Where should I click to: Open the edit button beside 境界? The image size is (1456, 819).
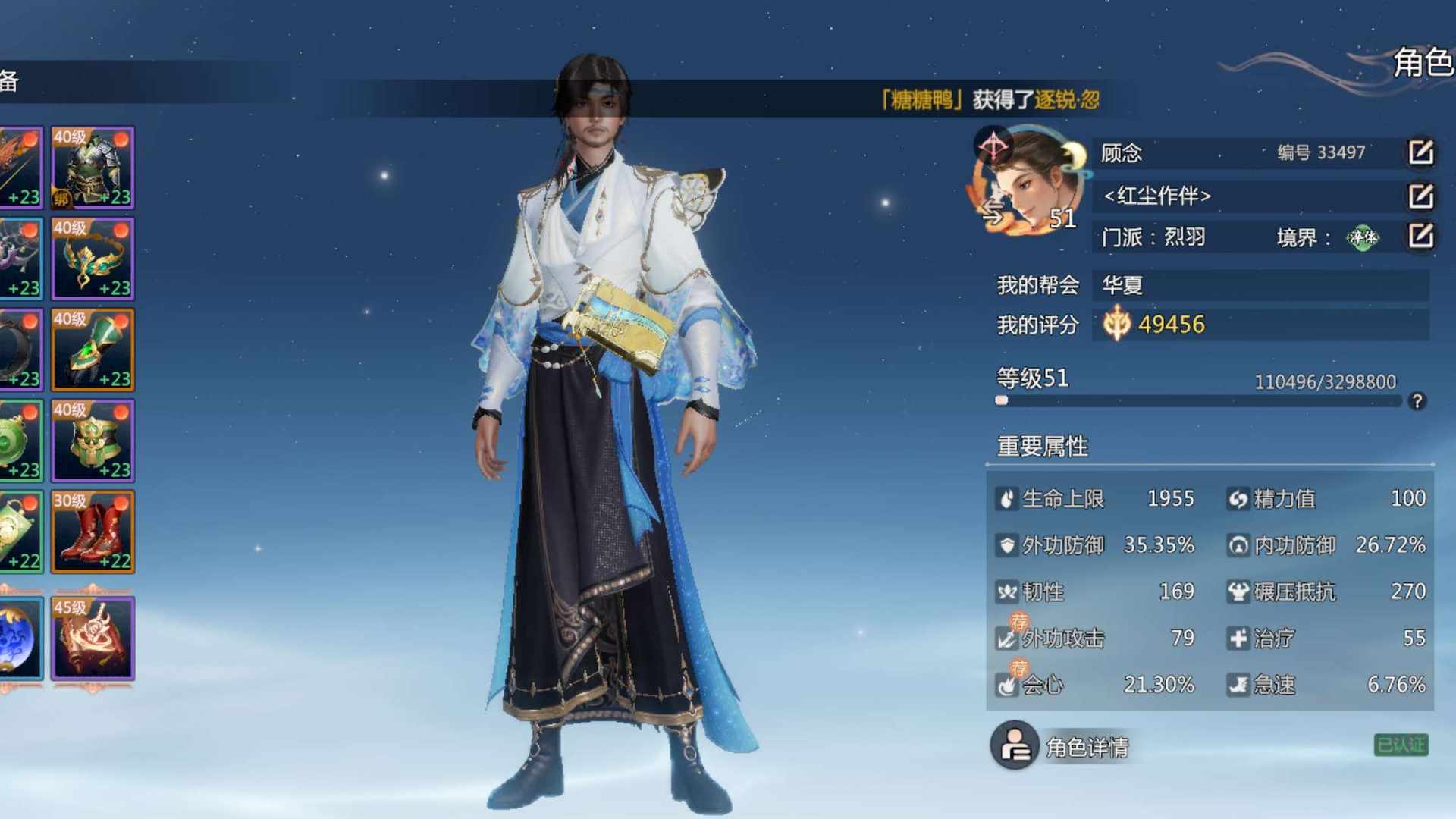pos(1420,237)
